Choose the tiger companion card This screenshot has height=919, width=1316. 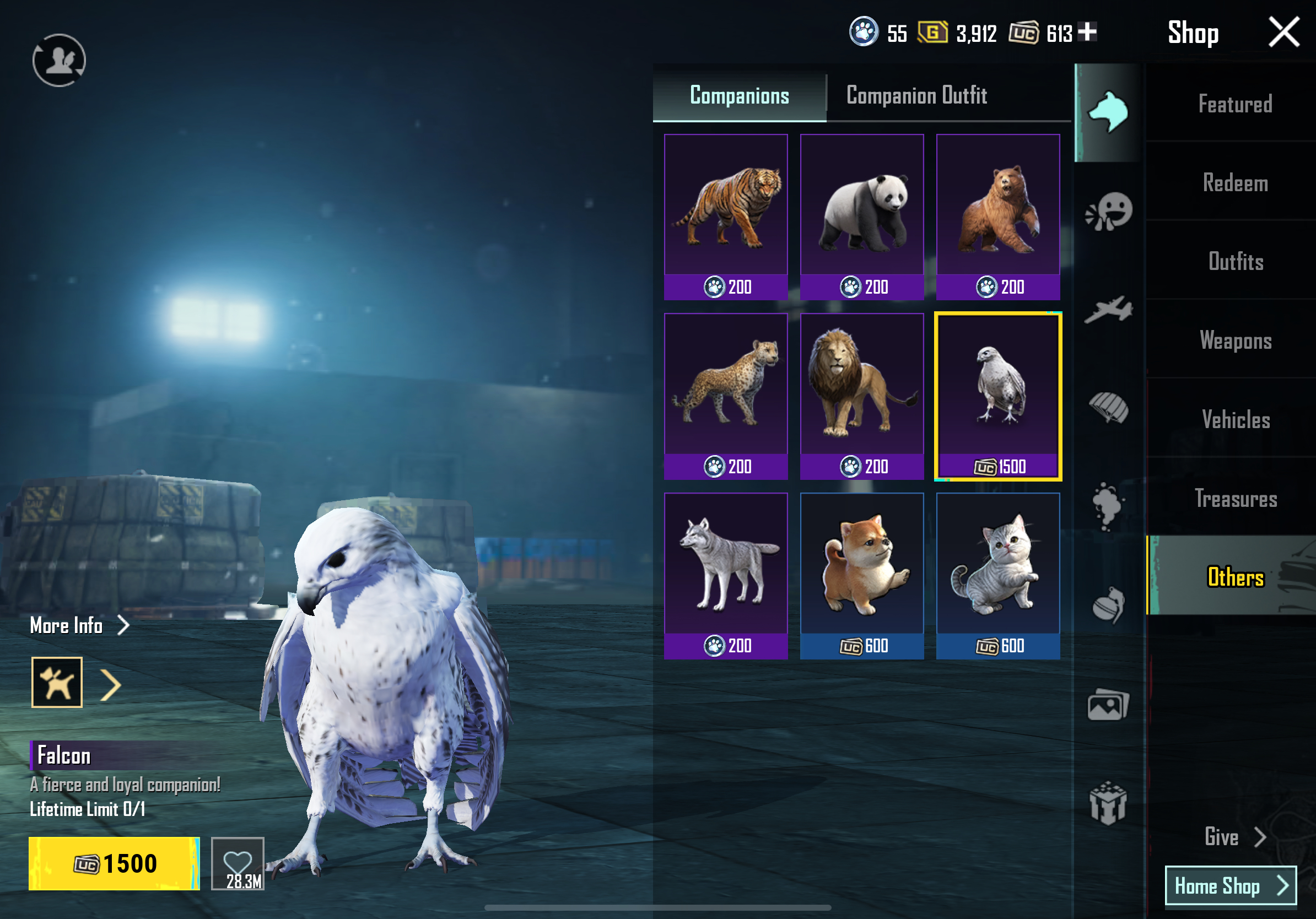coord(725,216)
